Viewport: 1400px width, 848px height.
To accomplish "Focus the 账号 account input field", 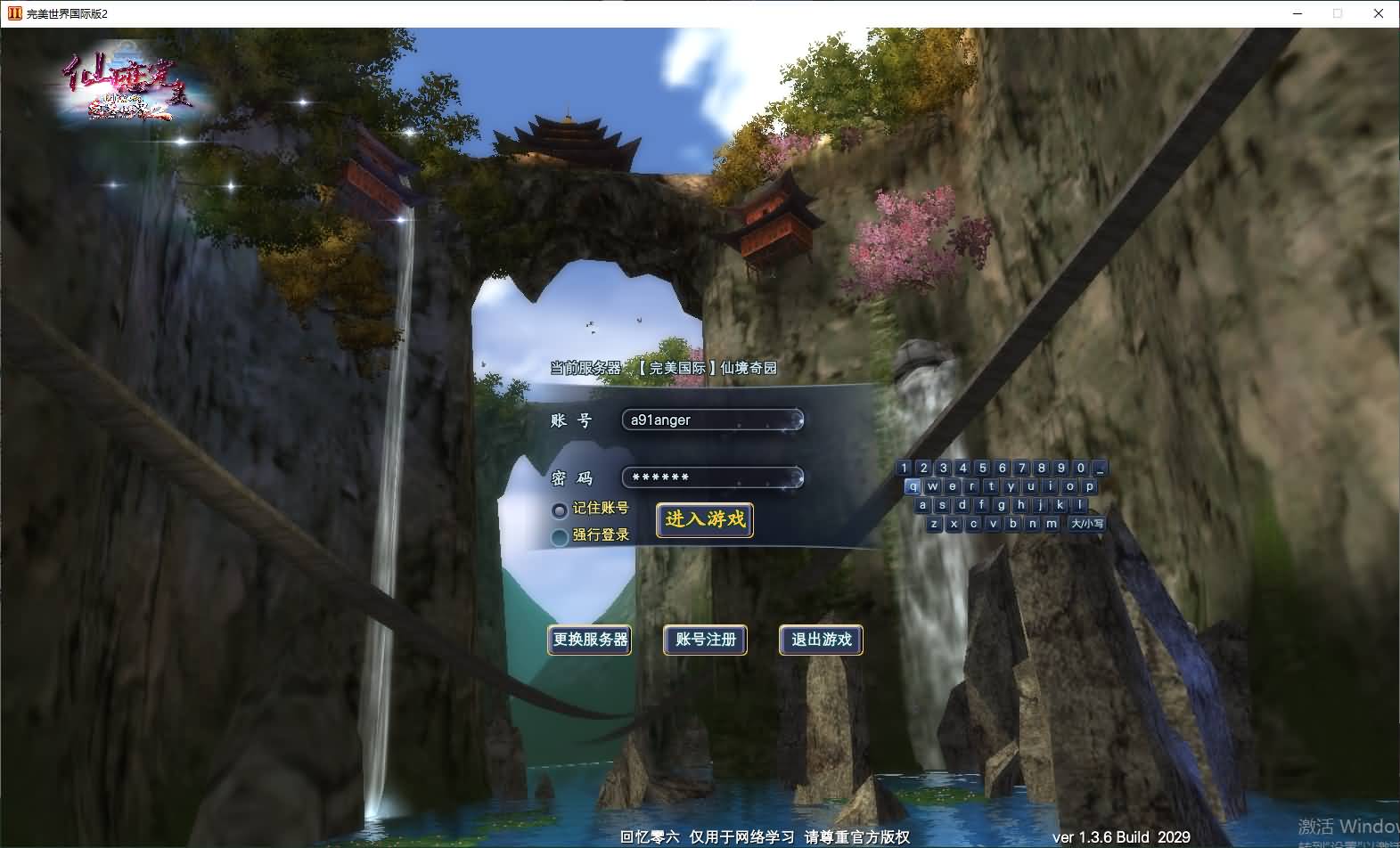I will [711, 420].
